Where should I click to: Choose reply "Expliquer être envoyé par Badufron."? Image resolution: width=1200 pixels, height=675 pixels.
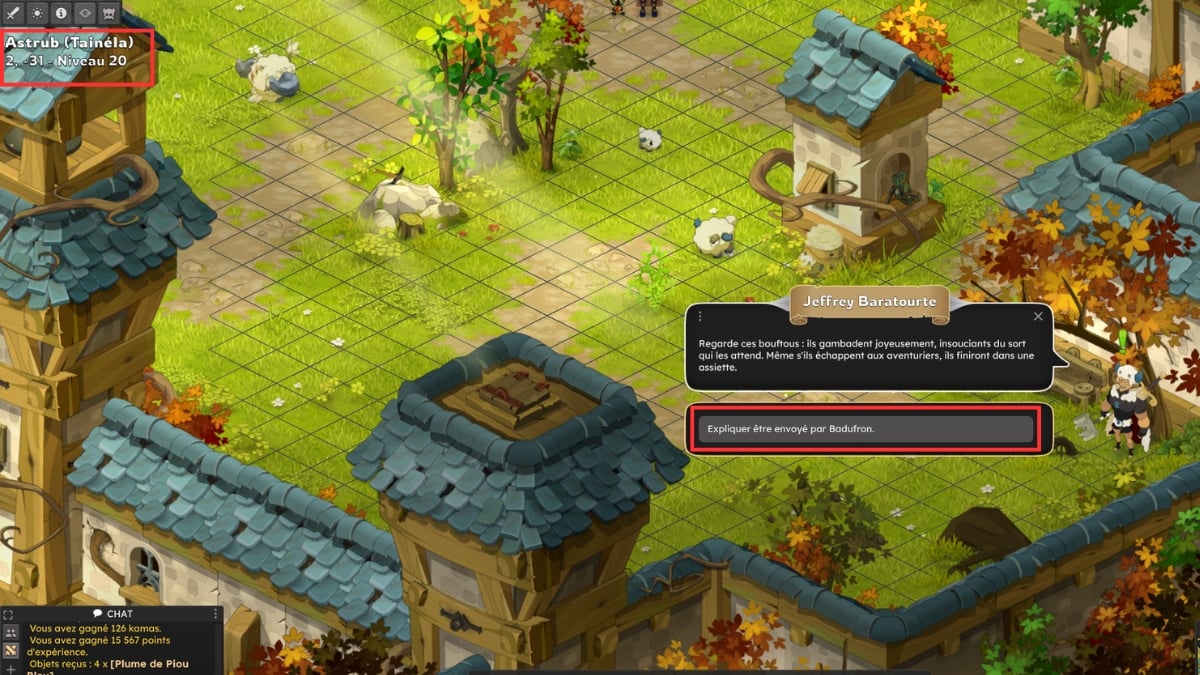[x=865, y=429]
